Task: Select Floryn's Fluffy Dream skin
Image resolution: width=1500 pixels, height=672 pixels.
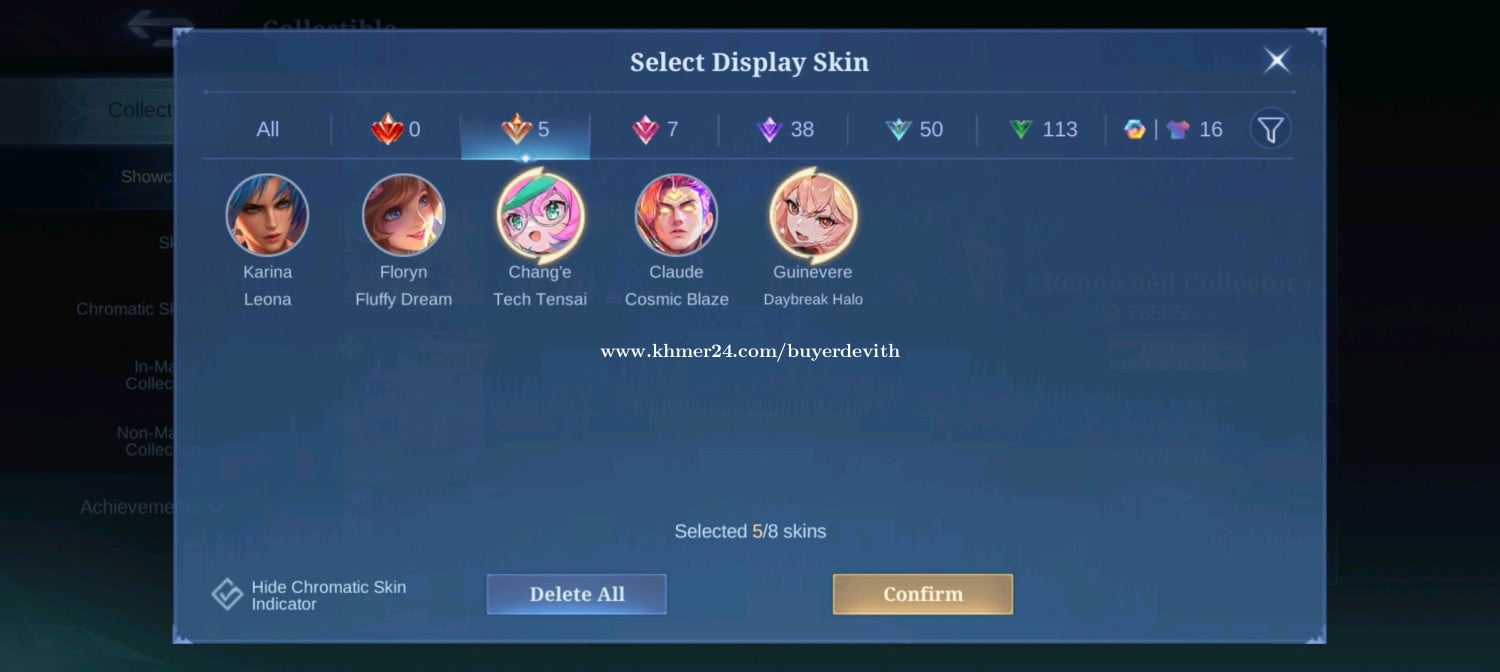Action: pyautogui.click(x=403, y=215)
